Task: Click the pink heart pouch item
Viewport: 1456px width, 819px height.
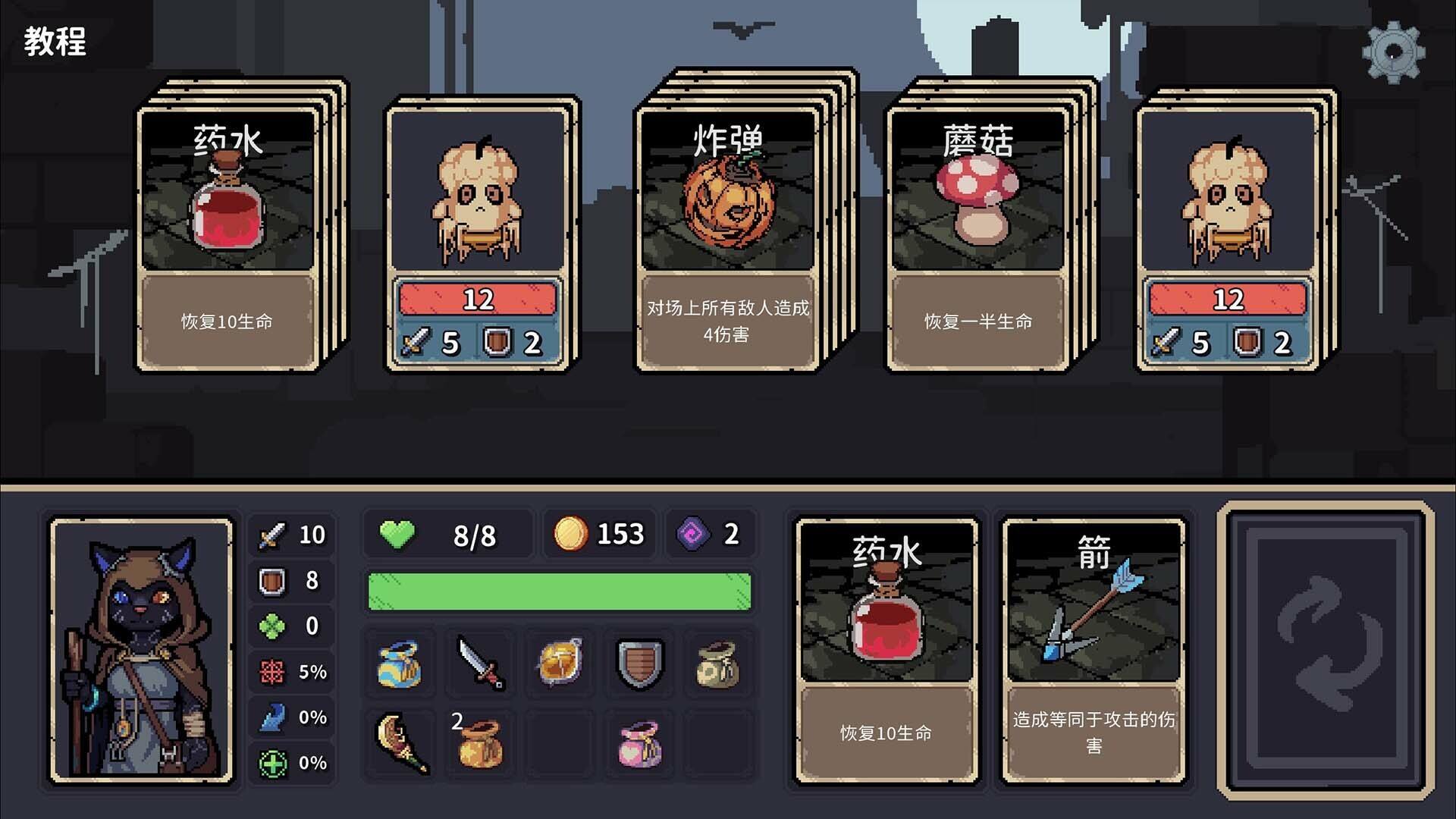Action: point(637,745)
